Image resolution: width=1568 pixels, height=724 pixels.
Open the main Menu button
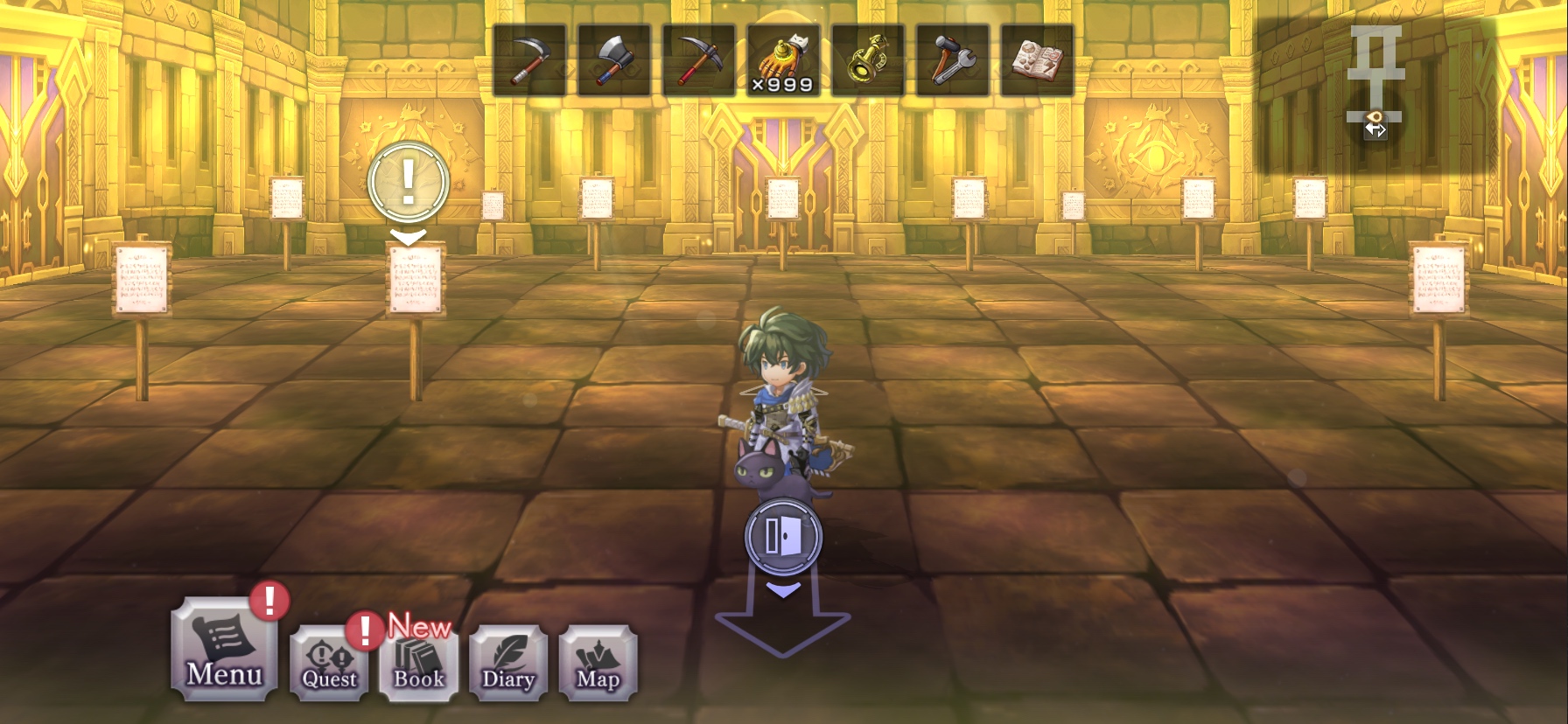pos(224,650)
